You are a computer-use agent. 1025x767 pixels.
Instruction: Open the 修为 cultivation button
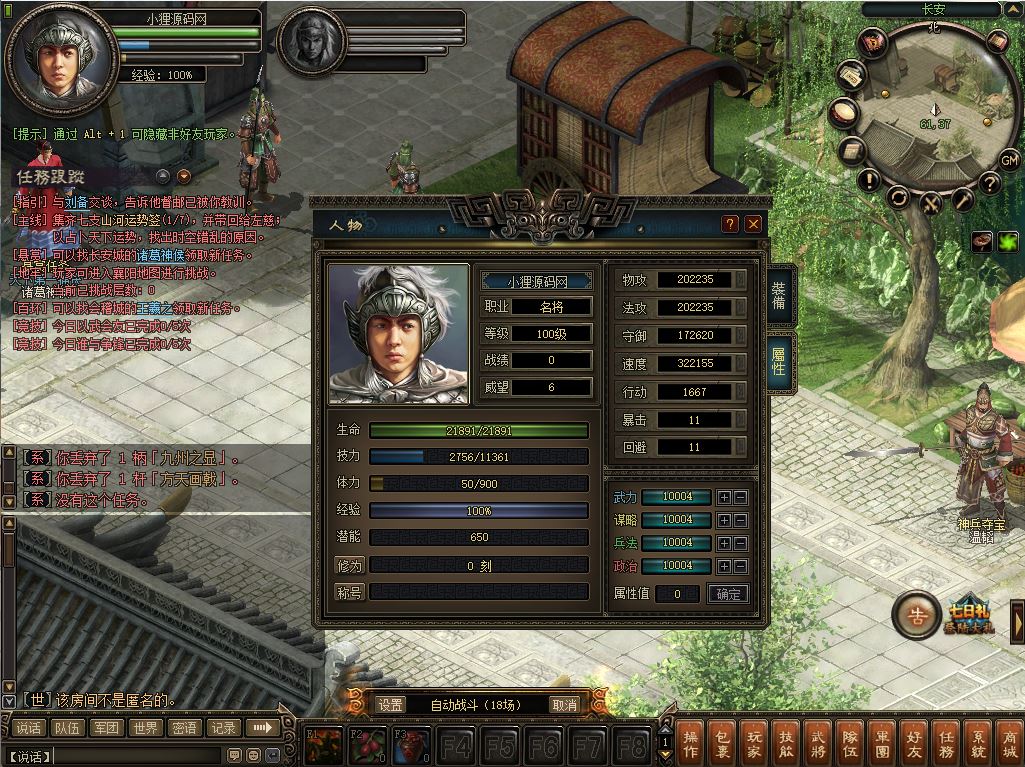pyautogui.click(x=349, y=566)
